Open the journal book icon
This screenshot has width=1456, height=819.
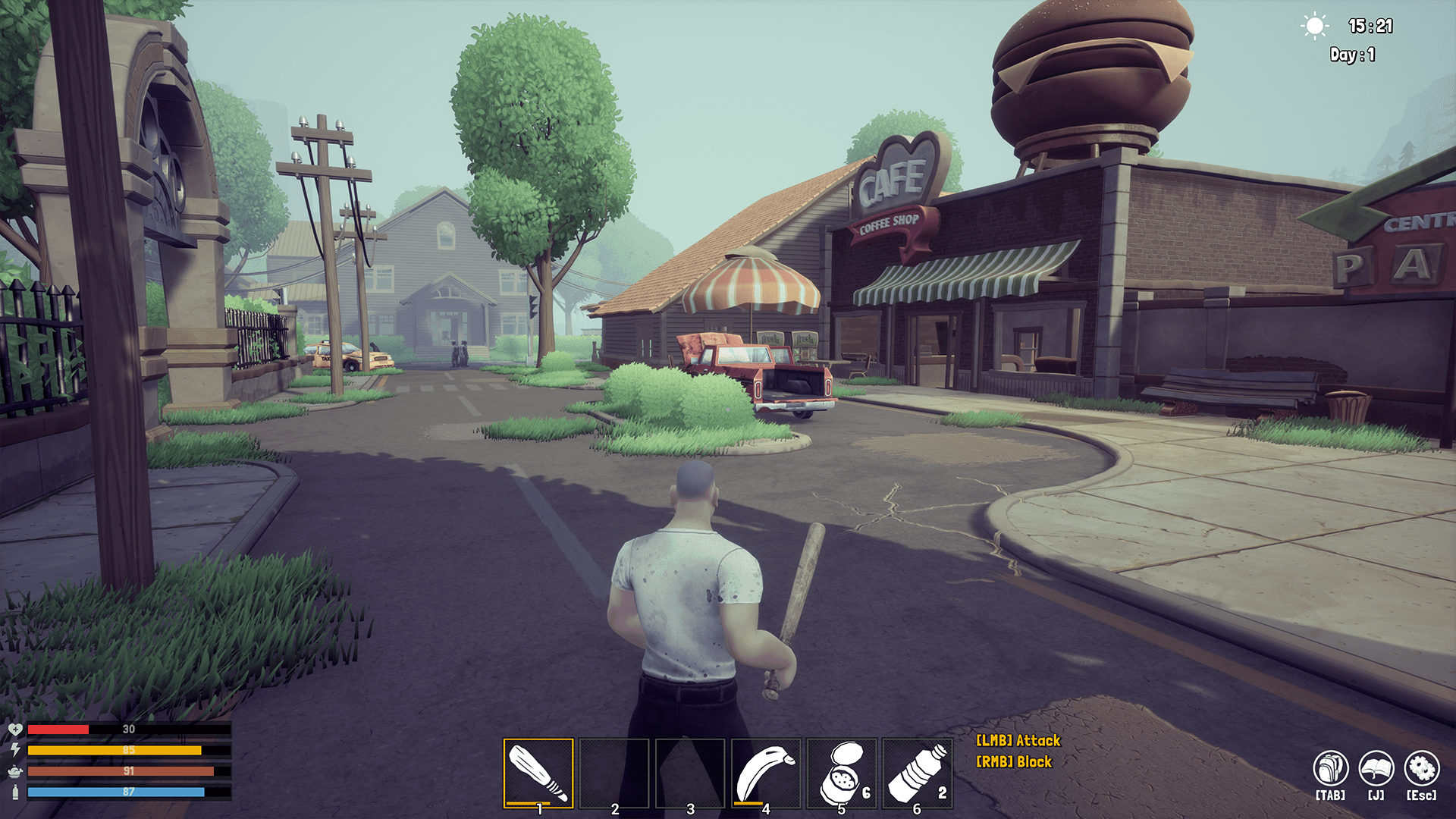click(1376, 769)
